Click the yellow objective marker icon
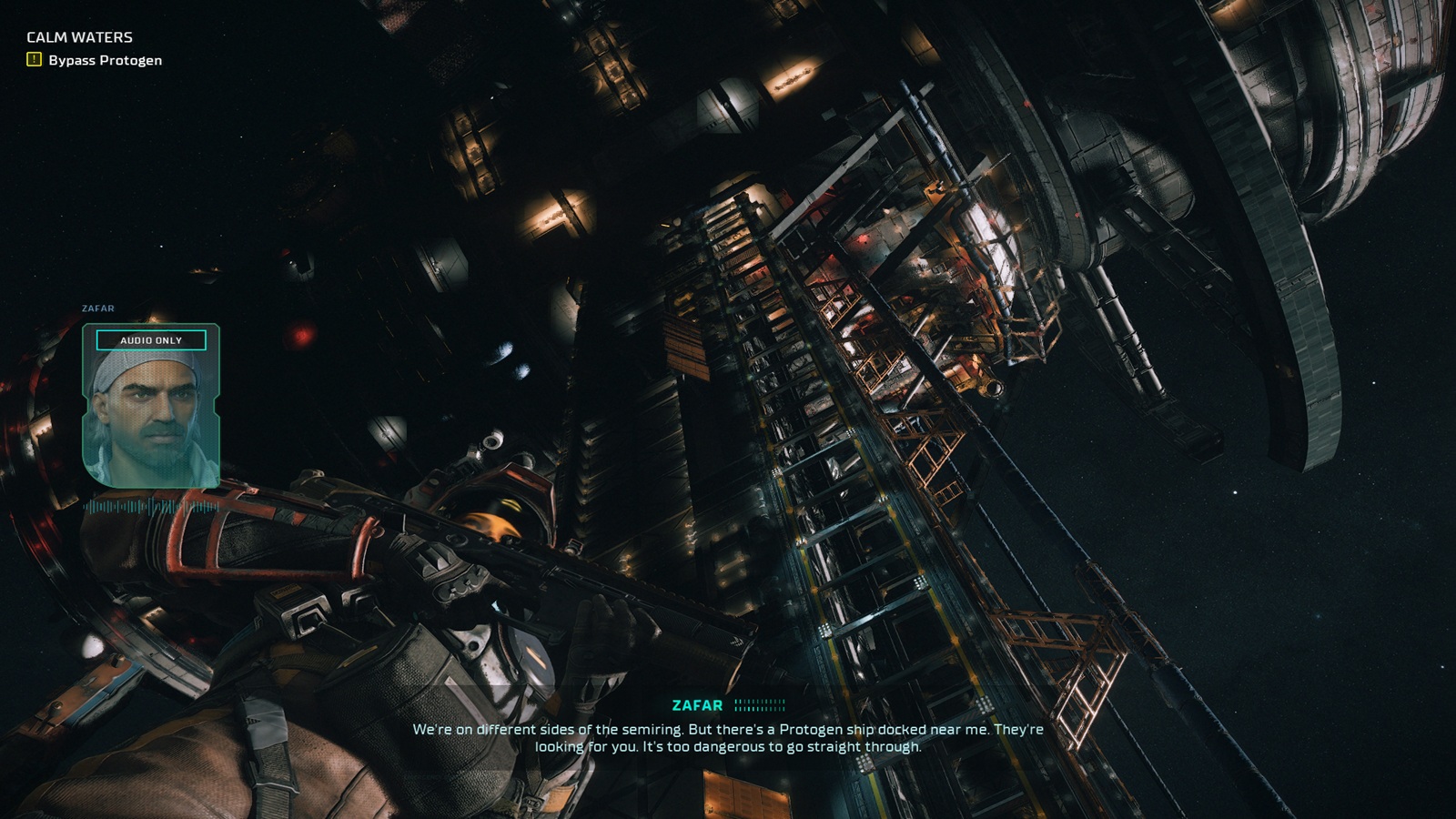The height and width of the screenshot is (819, 1456). point(35,60)
